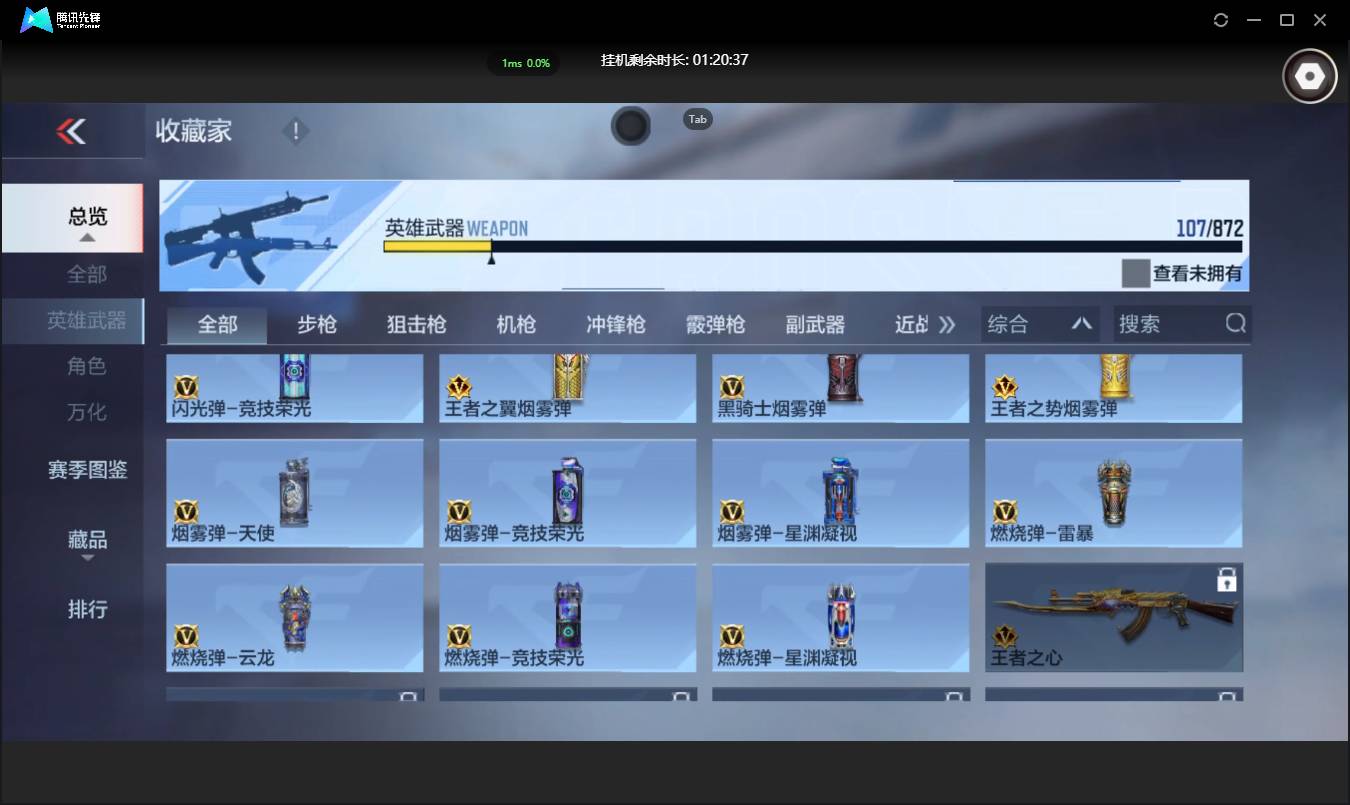Click the exclamation info icon beside 收藏家 title
Screen dimensions: 1350x805
(x=296, y=130)
